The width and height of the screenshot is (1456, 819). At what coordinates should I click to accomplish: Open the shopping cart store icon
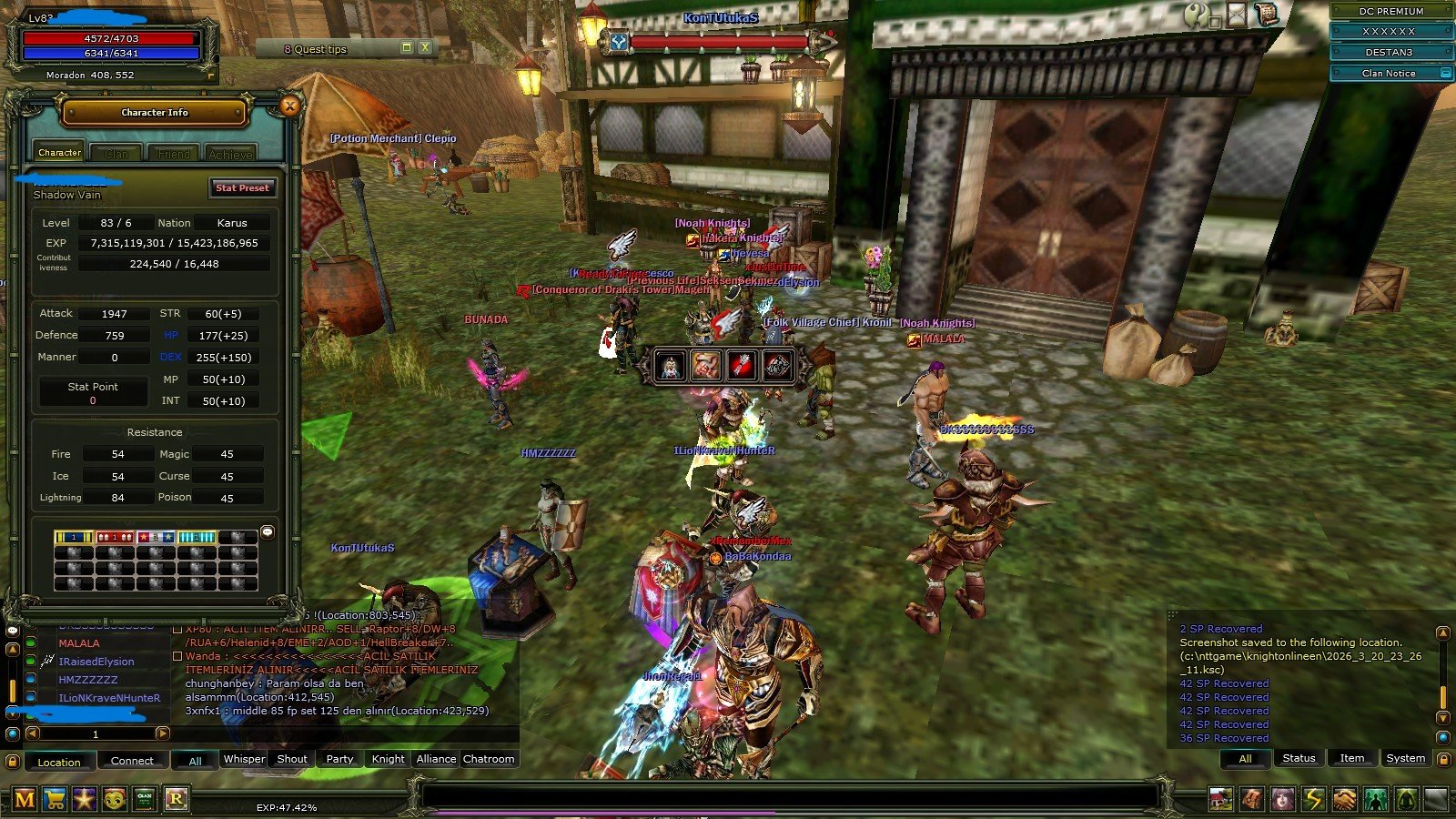(55, 800)
